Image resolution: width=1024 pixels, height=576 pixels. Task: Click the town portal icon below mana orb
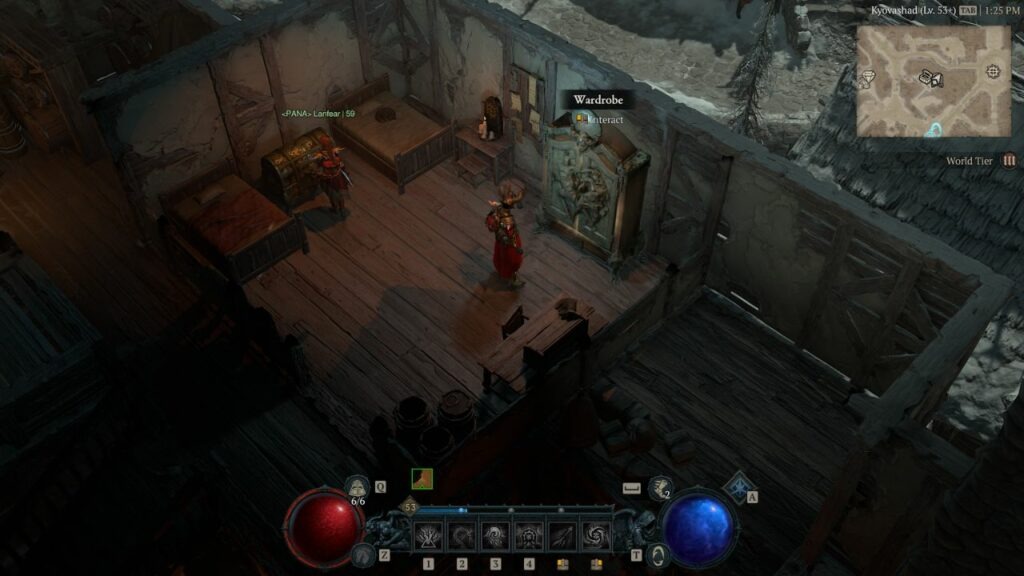tap(657, 555)
